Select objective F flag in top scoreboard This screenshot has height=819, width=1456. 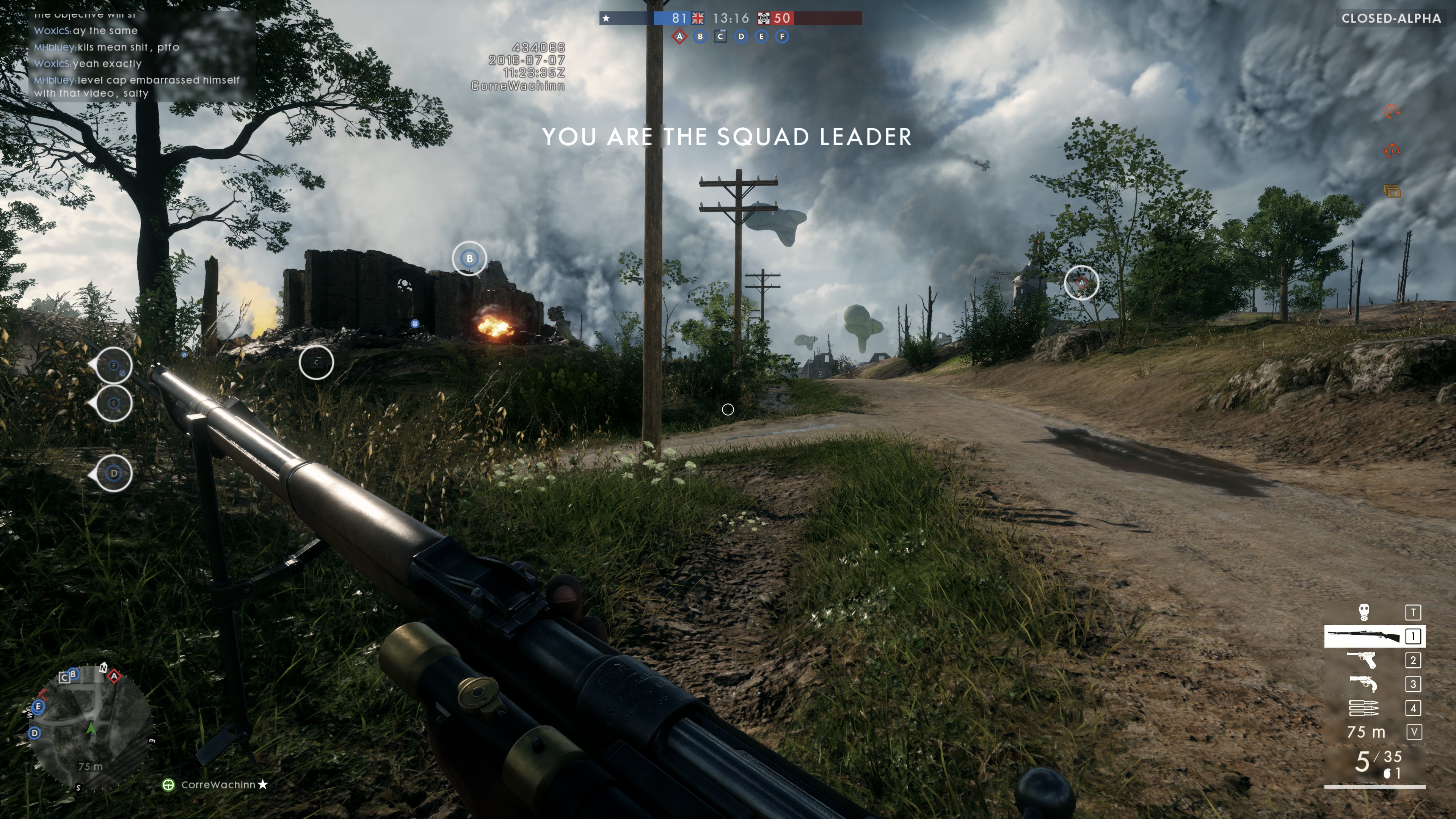tap(782, 37)
